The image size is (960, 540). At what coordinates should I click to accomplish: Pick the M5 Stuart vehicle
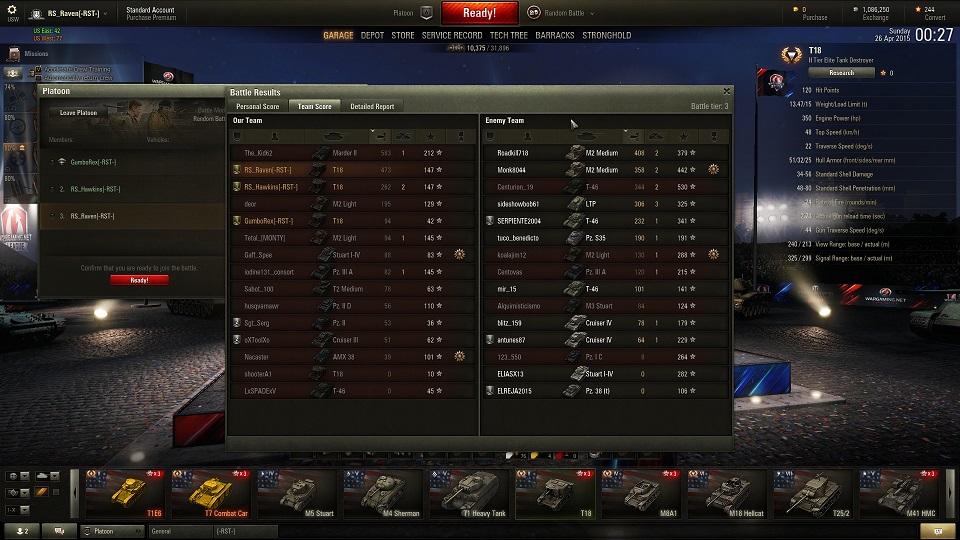[300, 494]
